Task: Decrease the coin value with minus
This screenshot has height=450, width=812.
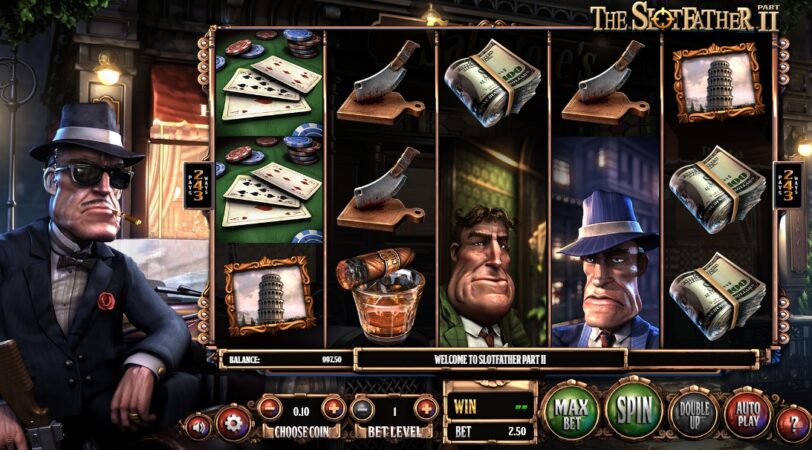Action: coord(269,408)
